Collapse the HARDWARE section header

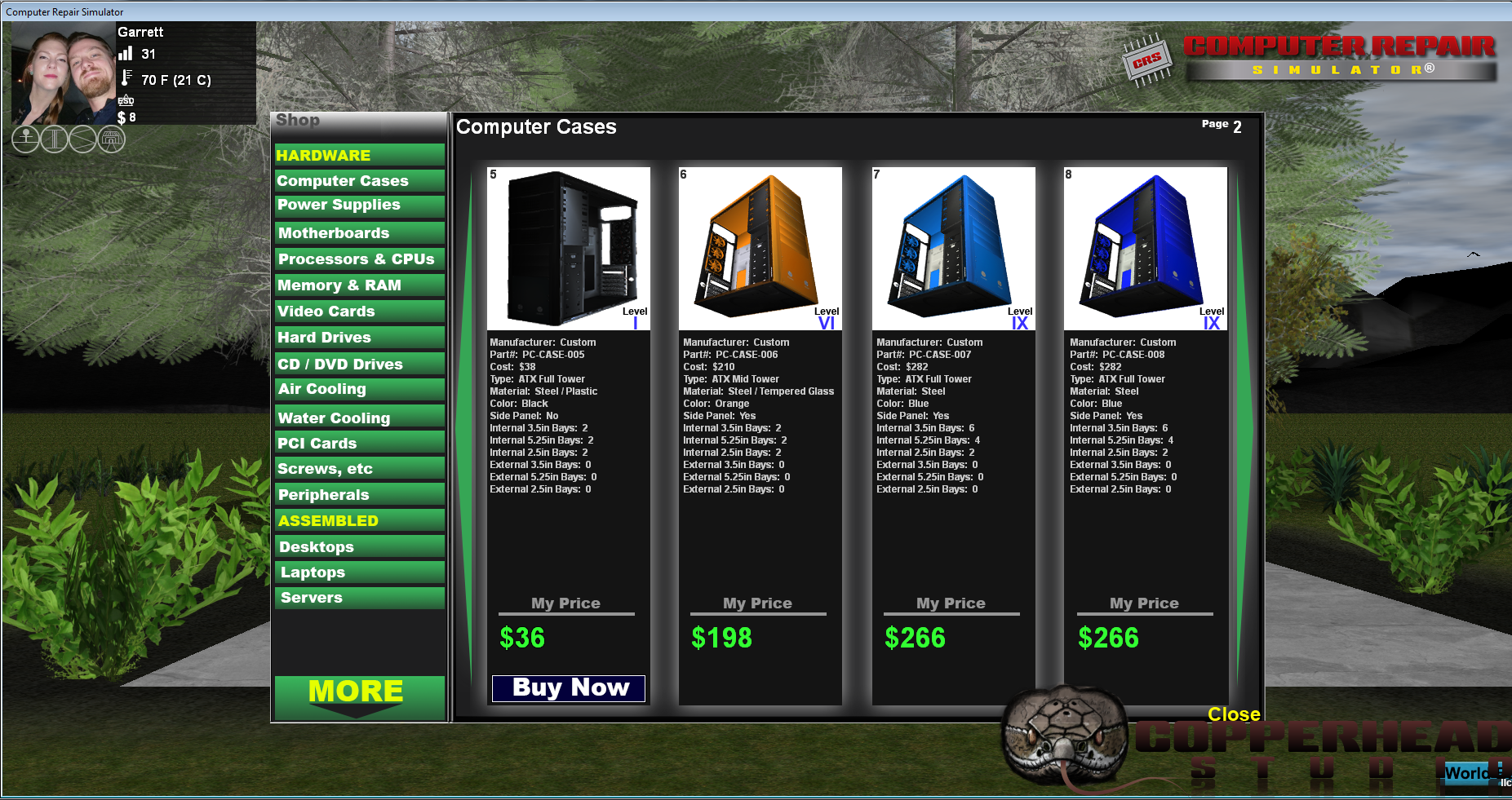click(x=359, y=154)
